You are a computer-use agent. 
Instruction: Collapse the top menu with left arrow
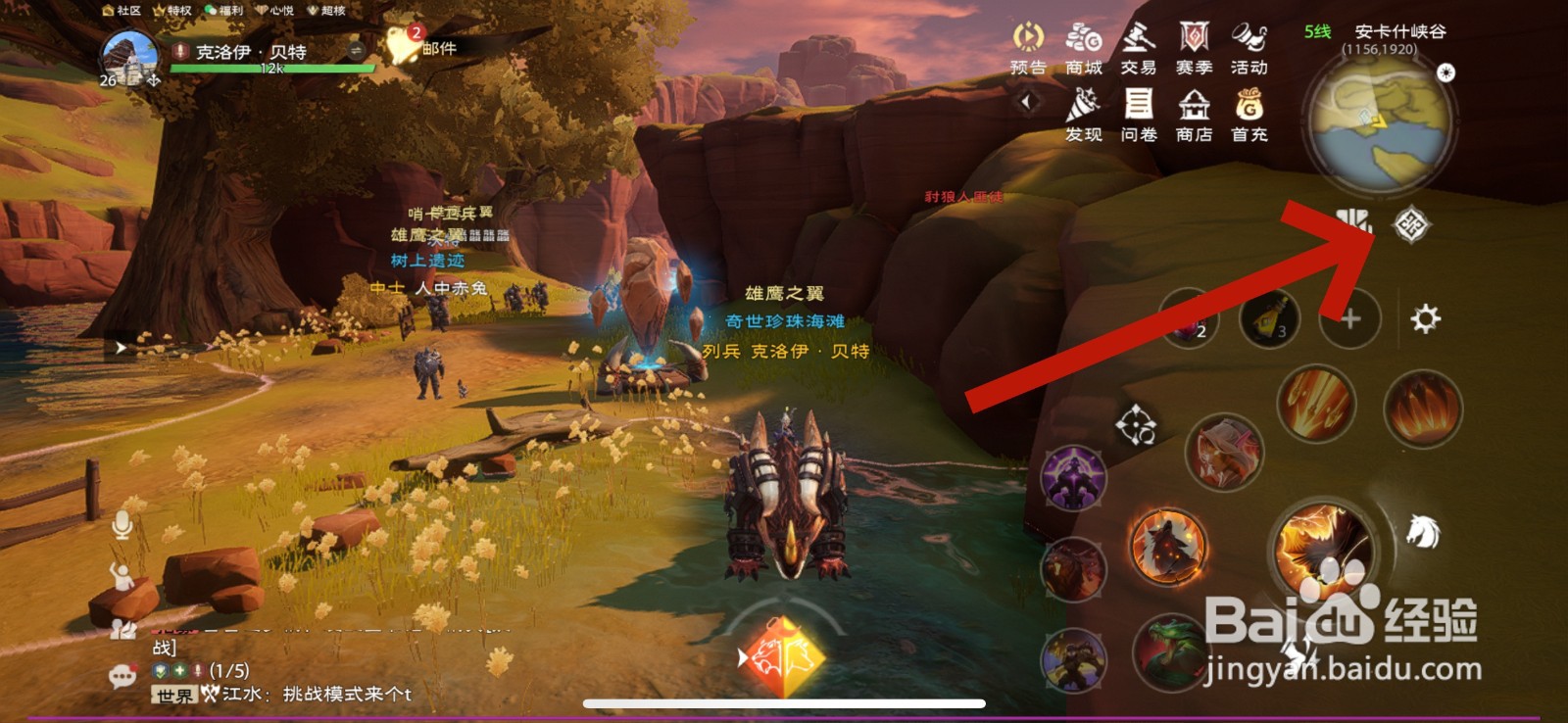tap(1027, 101)
